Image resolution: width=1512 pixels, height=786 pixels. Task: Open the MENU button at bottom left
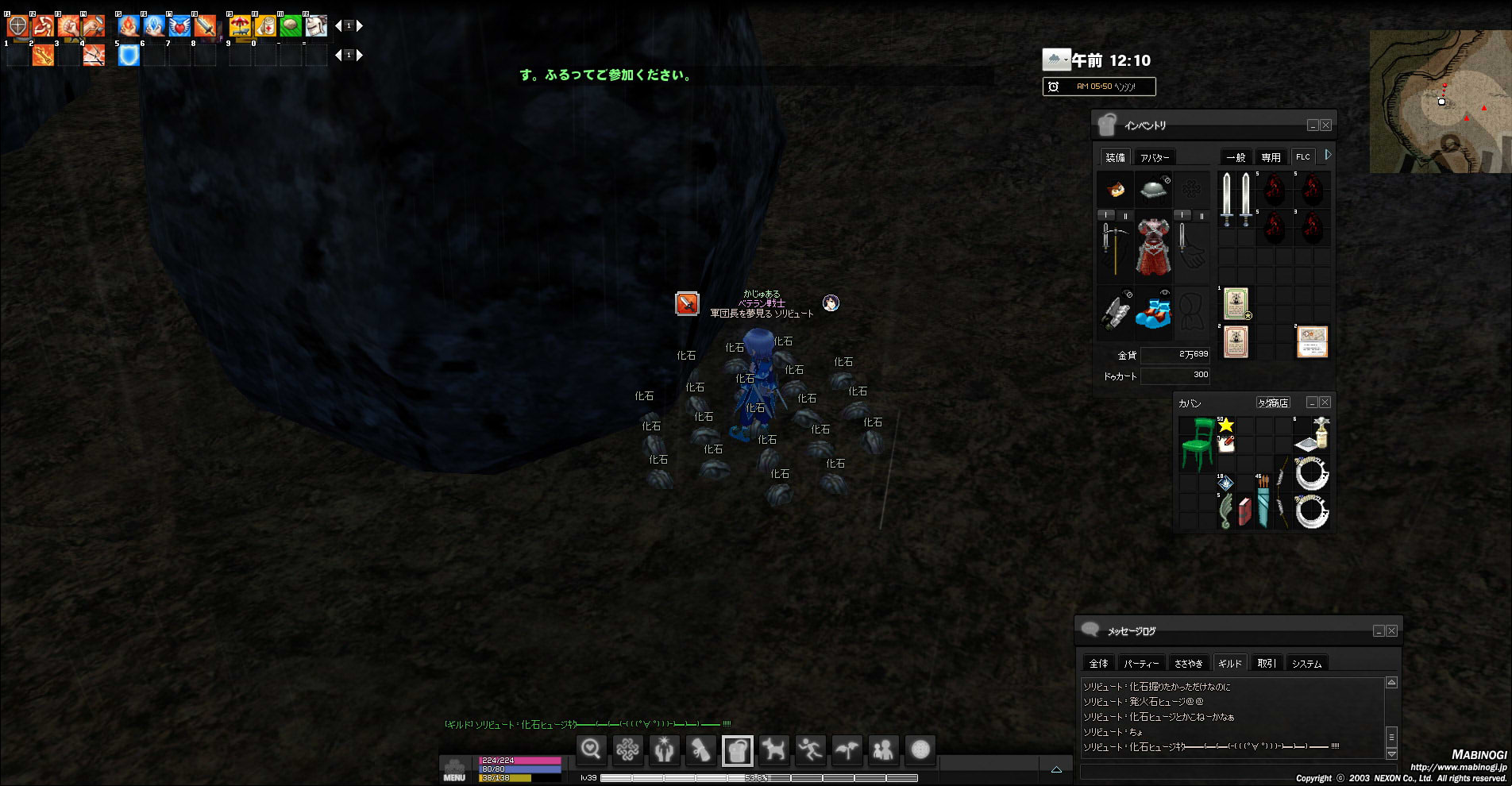click(454, 769)
